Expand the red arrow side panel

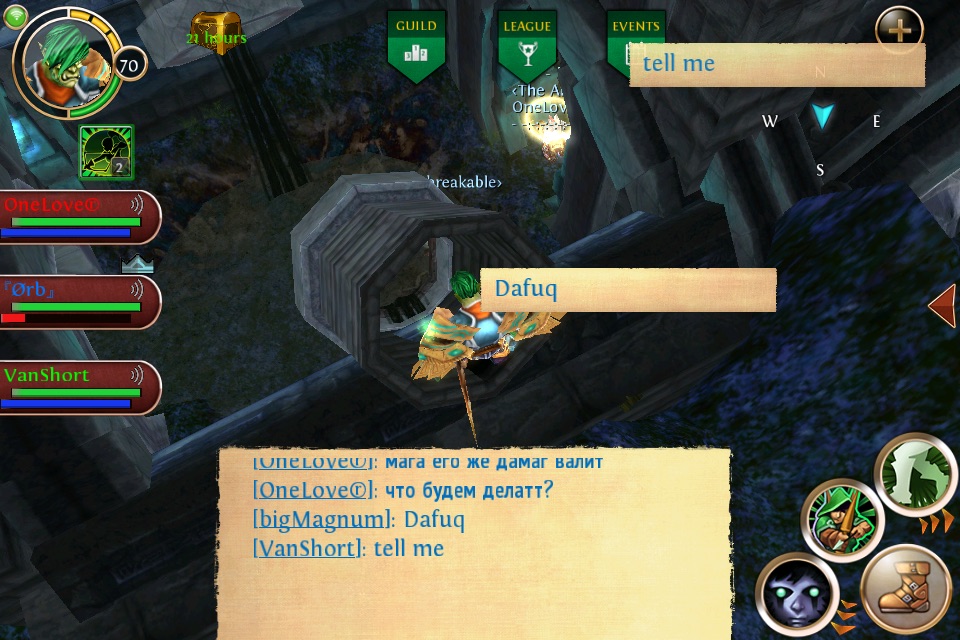point(943,305)
